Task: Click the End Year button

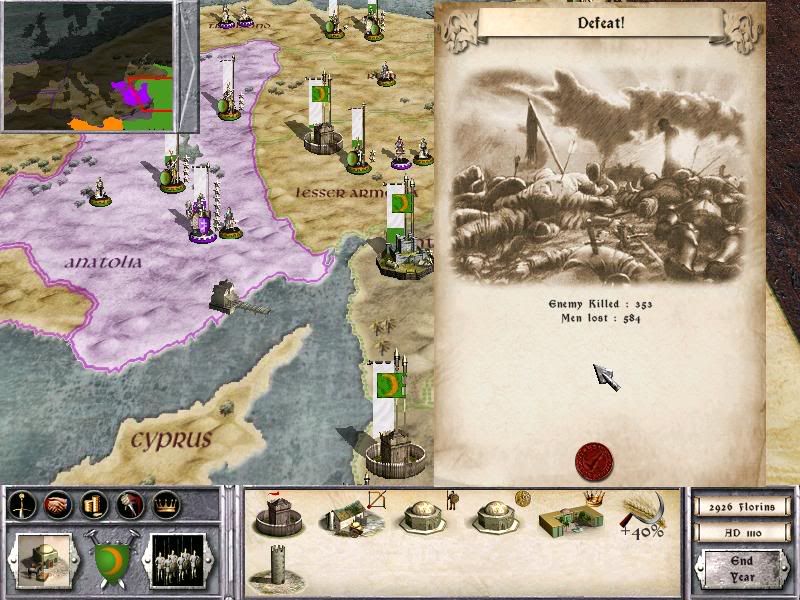Action: pos(741,569)
